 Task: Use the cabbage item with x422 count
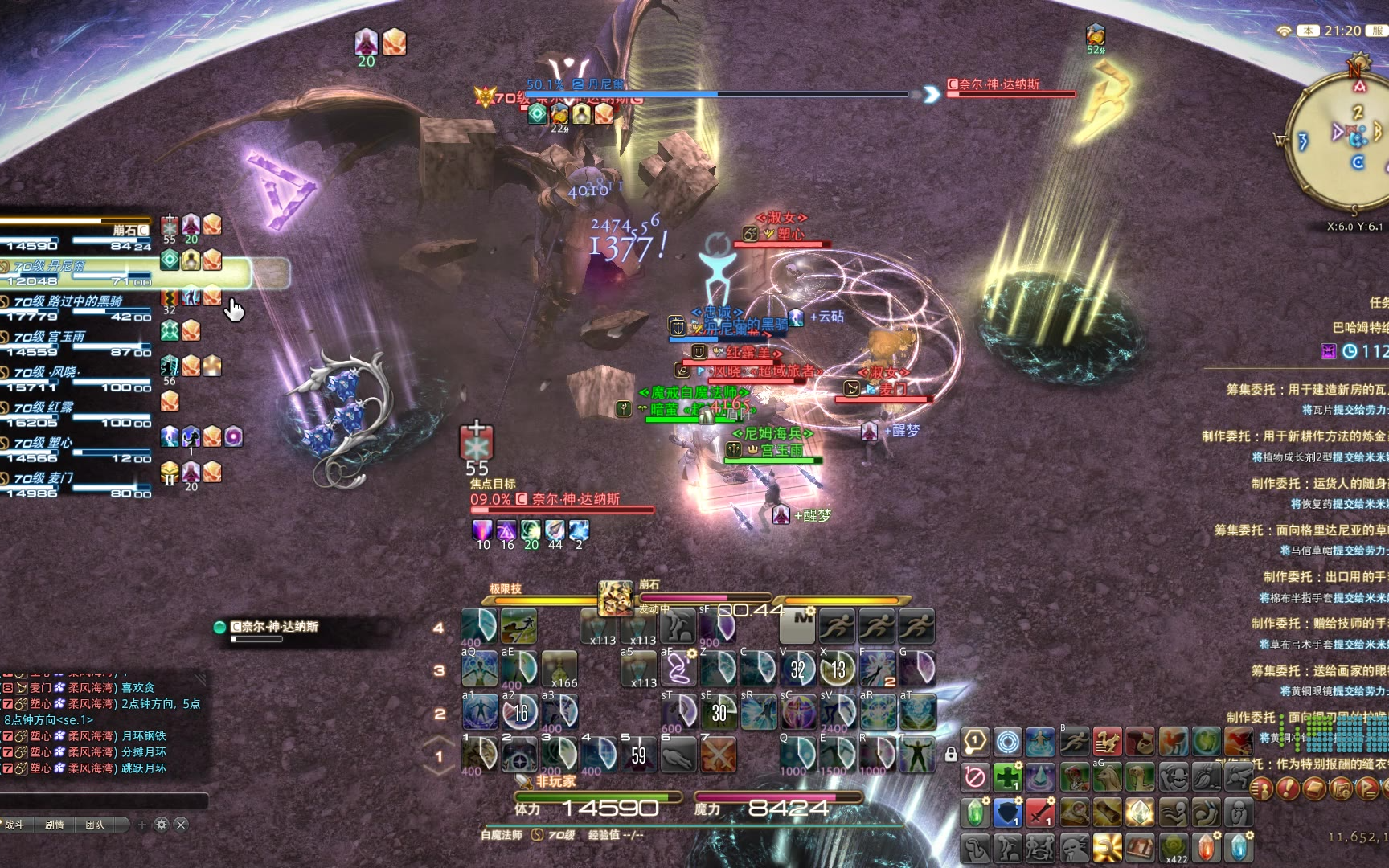pos(1174,847)
